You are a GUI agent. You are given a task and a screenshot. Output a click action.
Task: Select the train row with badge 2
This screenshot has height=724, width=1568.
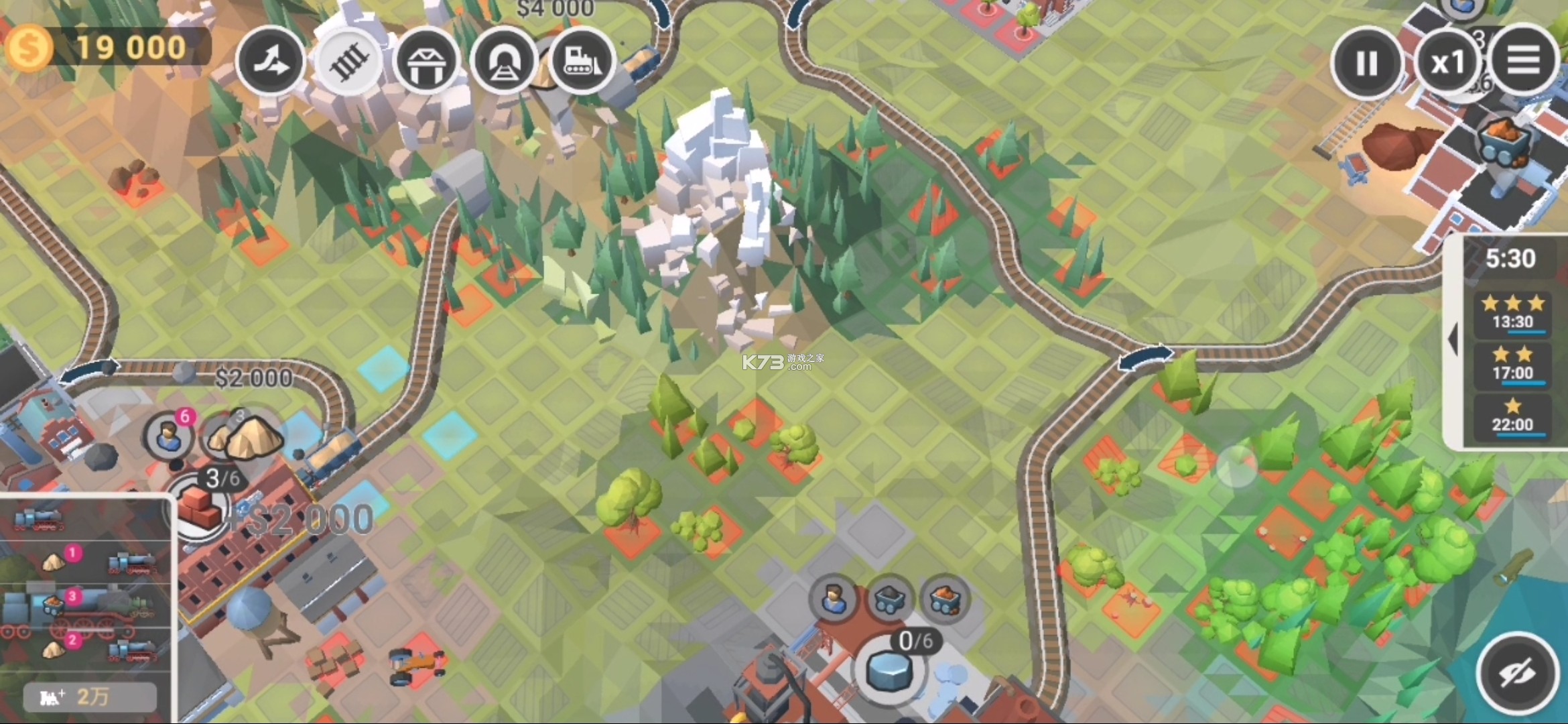tap(87, 649)
